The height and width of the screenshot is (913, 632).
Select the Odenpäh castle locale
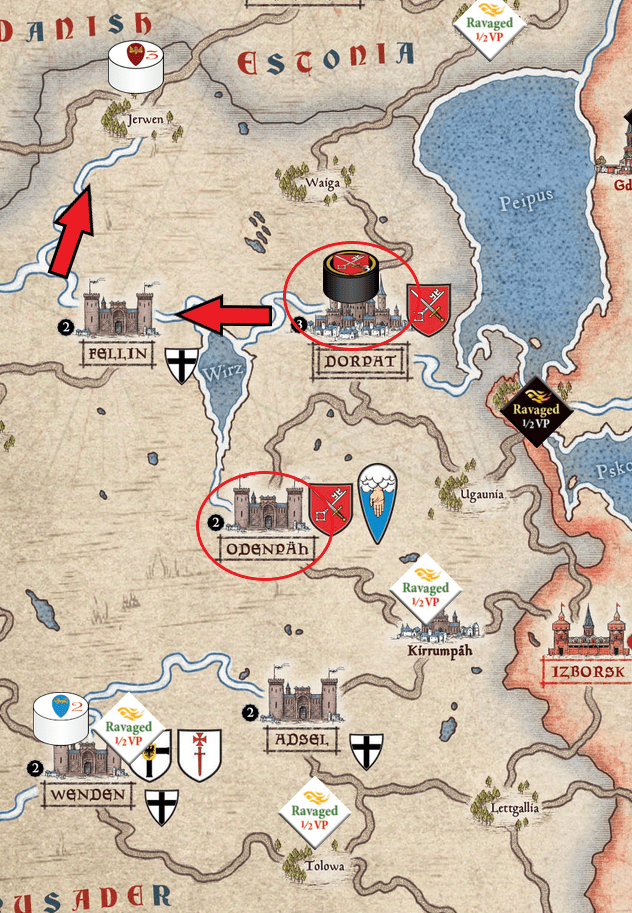(x=264, y=508)
